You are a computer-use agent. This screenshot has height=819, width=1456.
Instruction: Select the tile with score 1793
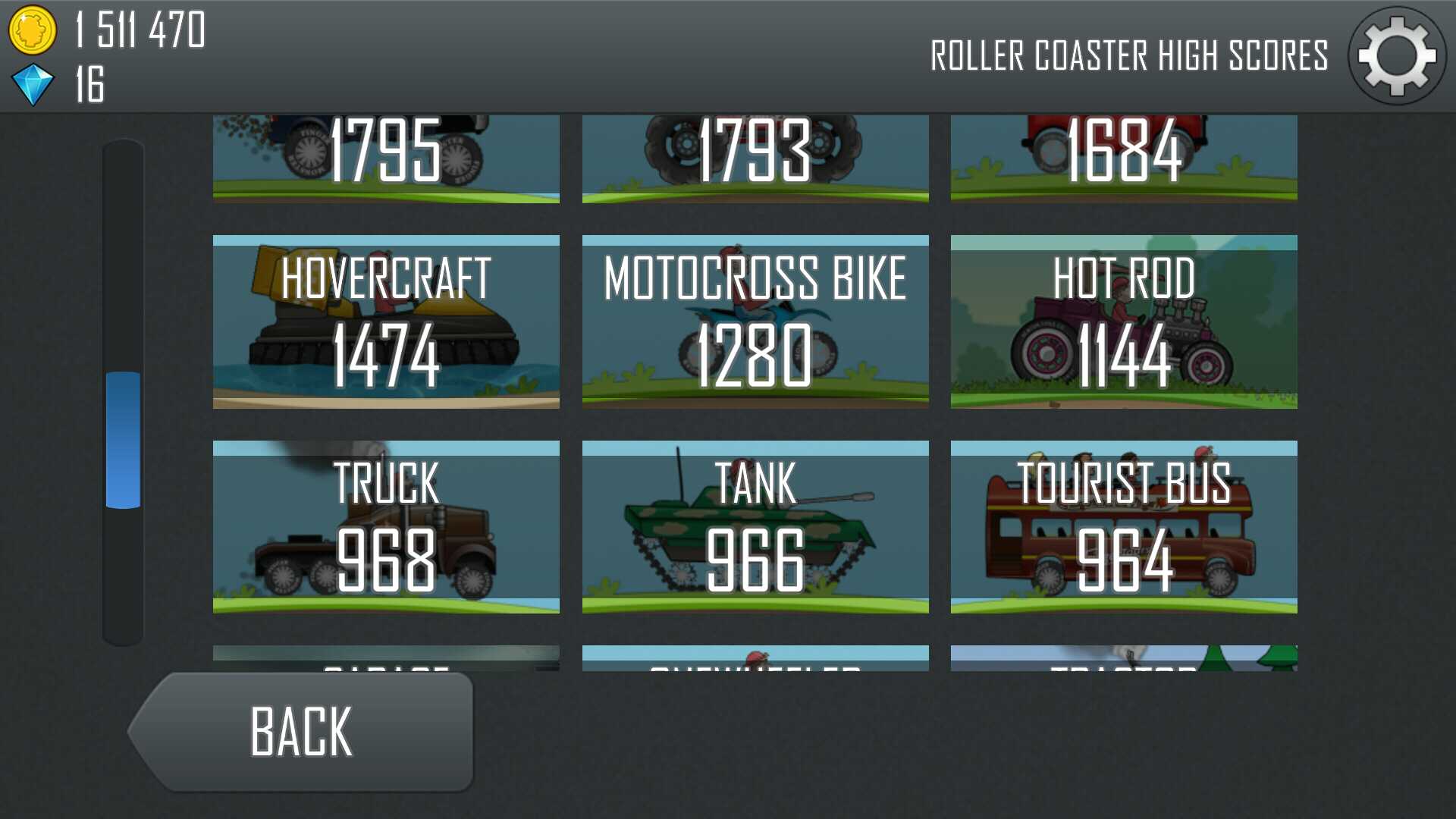coord(755,158)
